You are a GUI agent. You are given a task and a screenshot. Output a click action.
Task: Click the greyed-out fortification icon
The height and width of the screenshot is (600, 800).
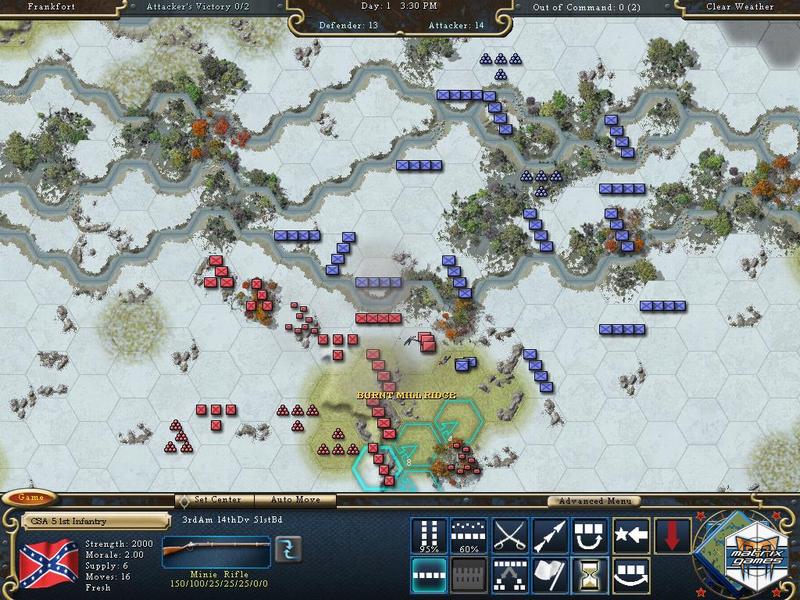[469, 576]
